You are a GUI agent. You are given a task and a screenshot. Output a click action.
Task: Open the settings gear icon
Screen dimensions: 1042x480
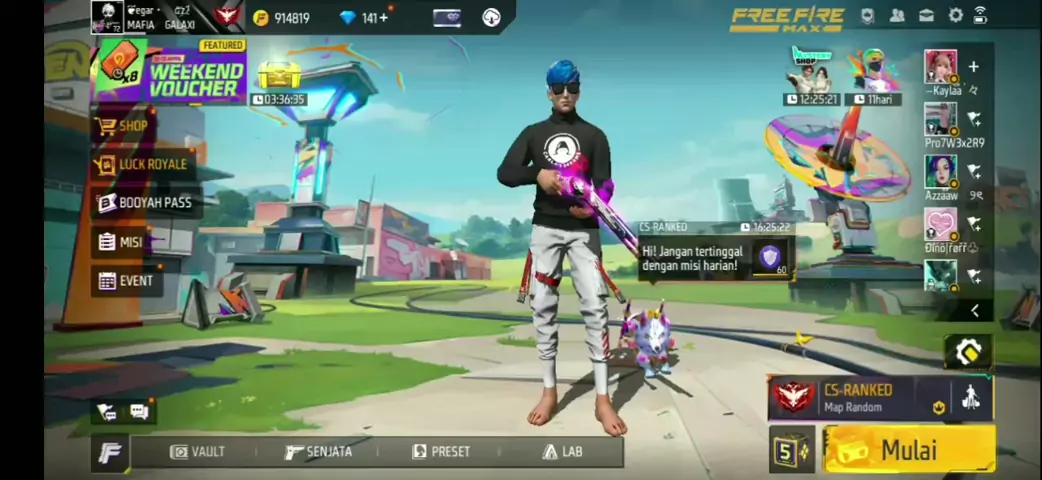pyautogui.click(x=955, y=15)
